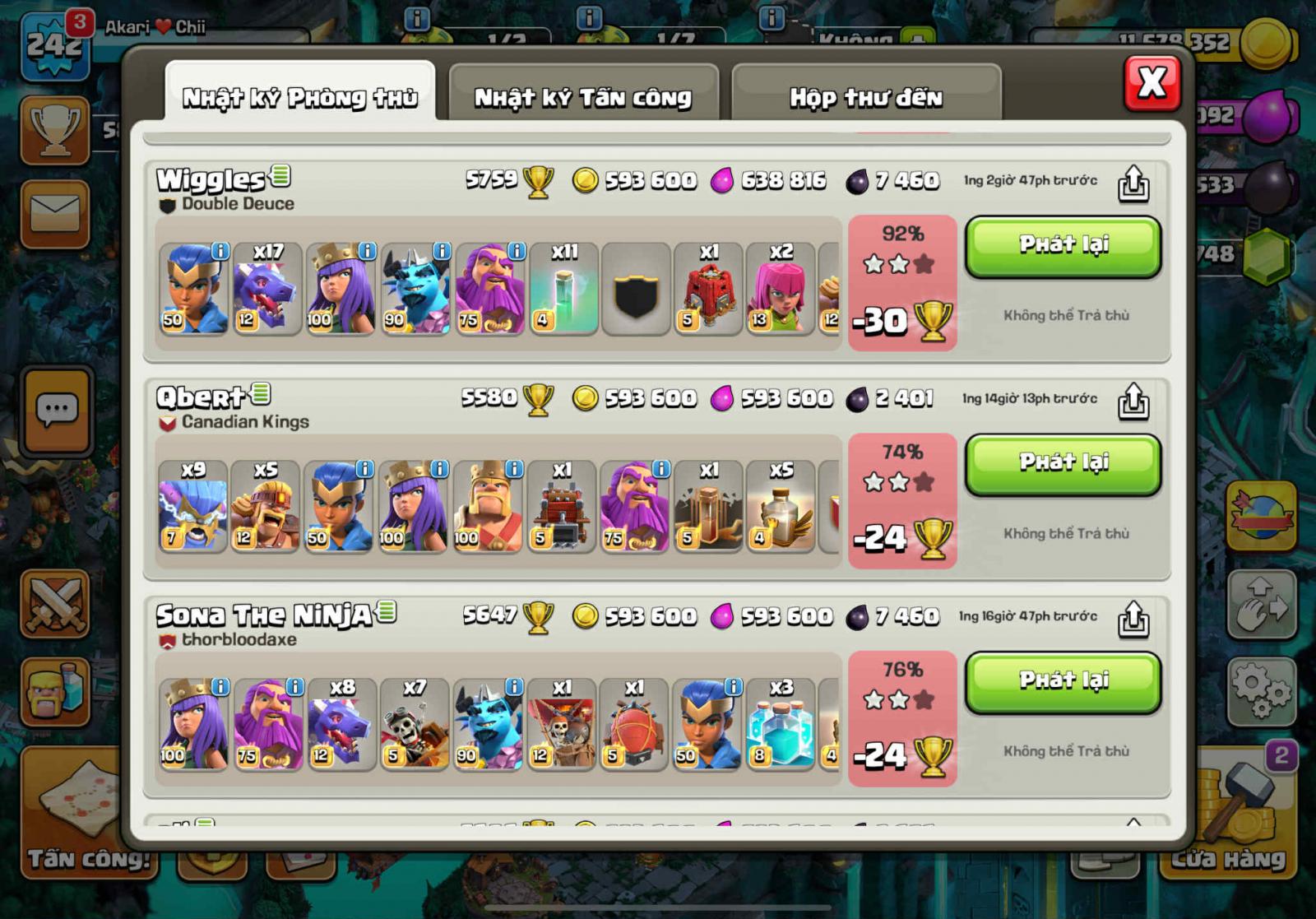Show info for Wiggles's level 100 Archer Queen

click(x=367, y=251)
